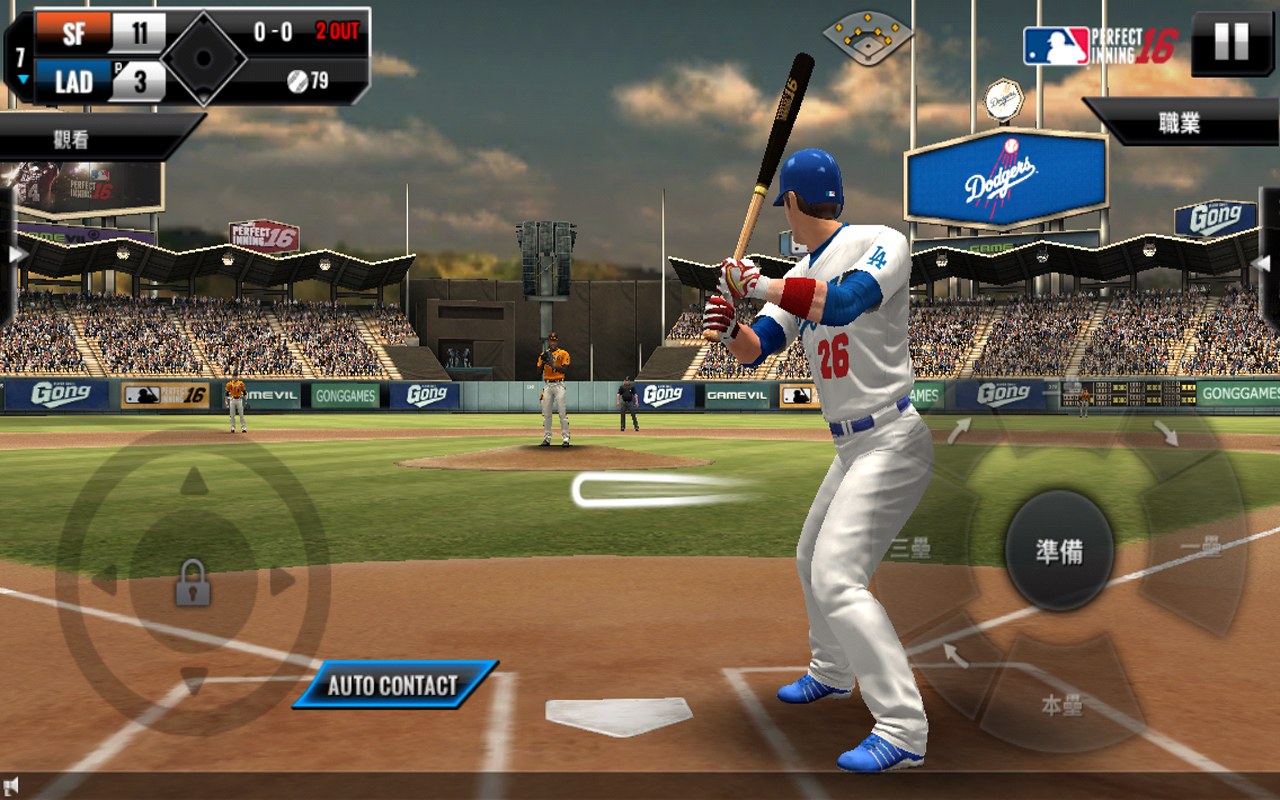Expand the scoreboard via the blue arrow under inning 7
The height and width of the screenshot is (800, 1280).
pos(23,77)
